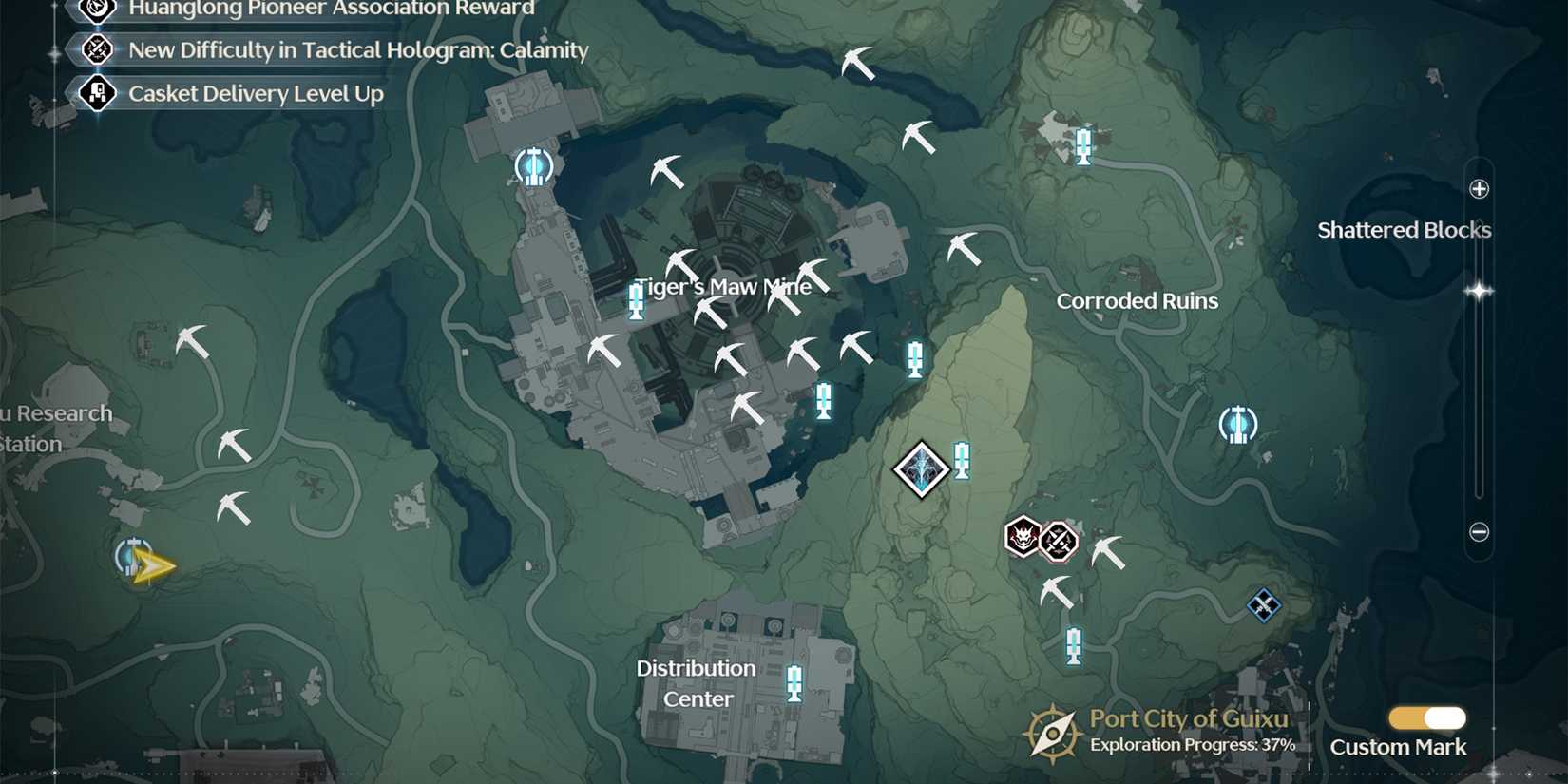1568x784 pixels.
Task: Click the fast travel beacon above Tiger's Maw Mine
Action: click(x=532, y=165)
